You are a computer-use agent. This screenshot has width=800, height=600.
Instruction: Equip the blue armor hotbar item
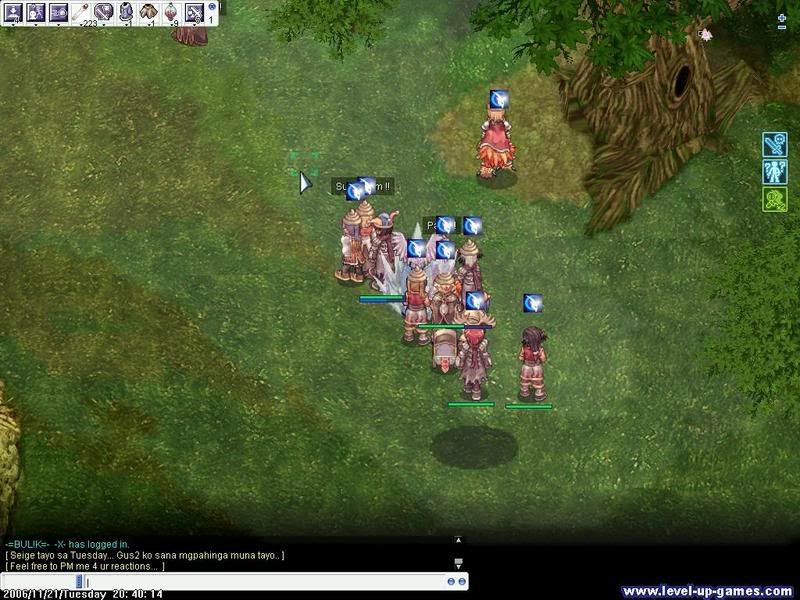(126, 12)
